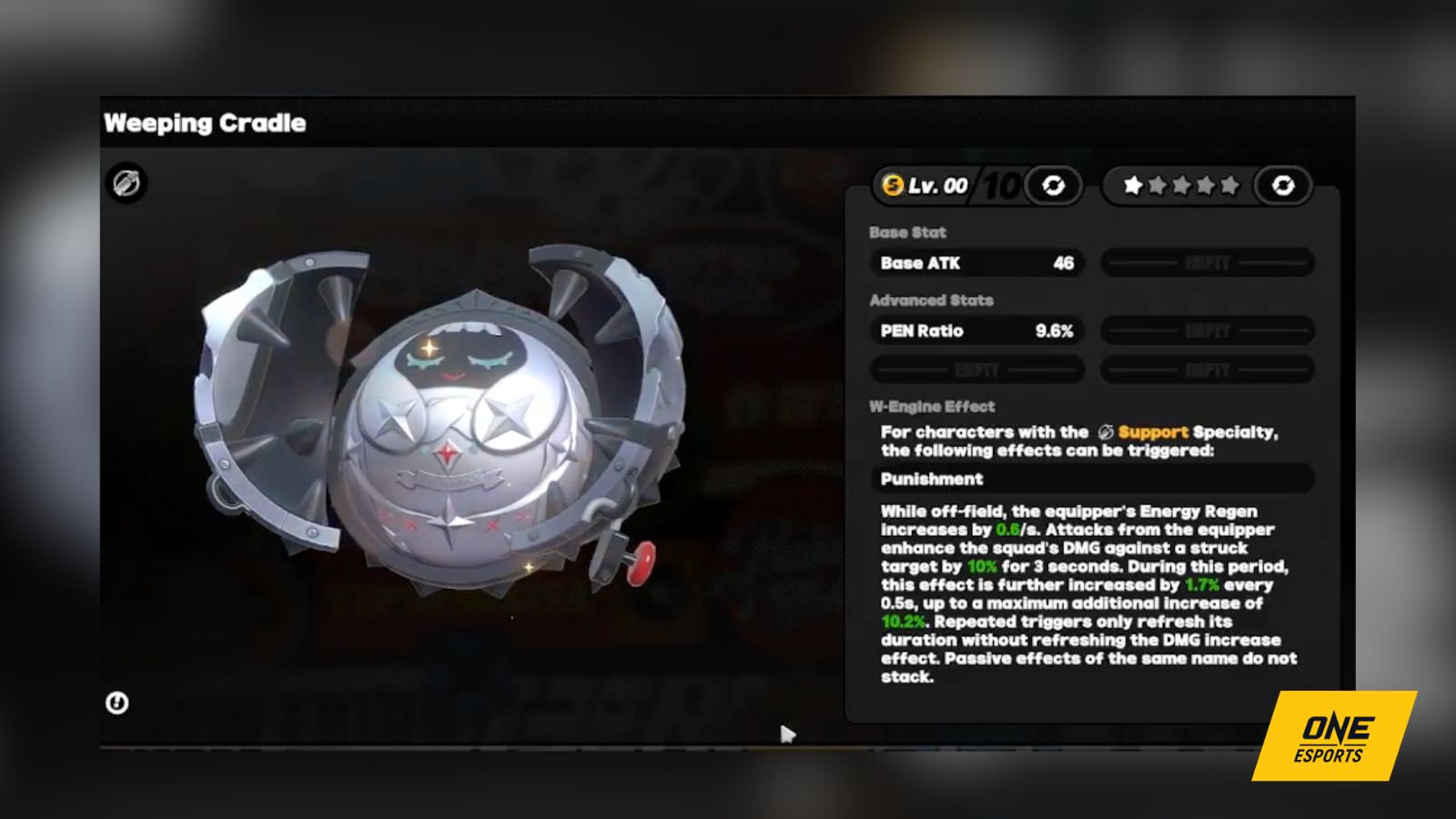This screenshot has width=1456, height=819.
Task: Click the PEN Ratio 9.6% stat row
Action: click(976, 331)
